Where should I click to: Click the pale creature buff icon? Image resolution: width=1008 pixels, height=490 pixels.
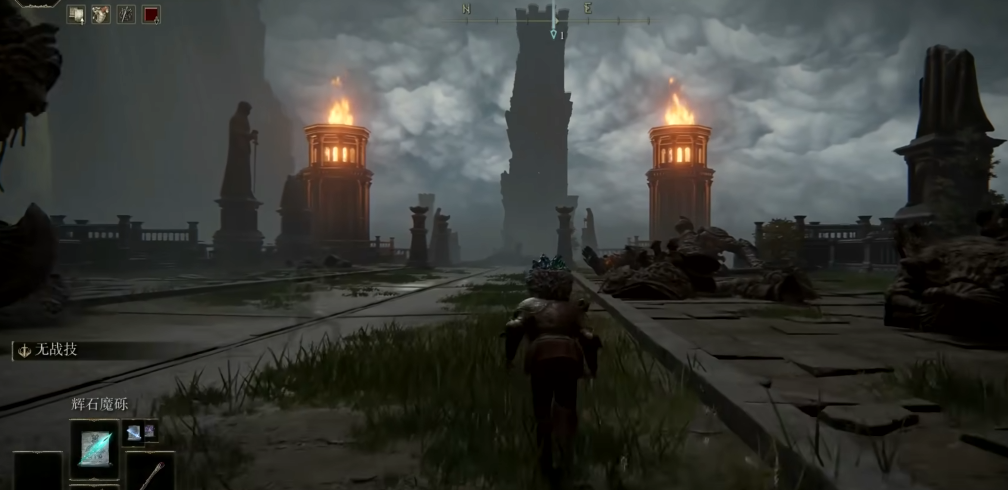pyautogui.click(x=101, y=14)
